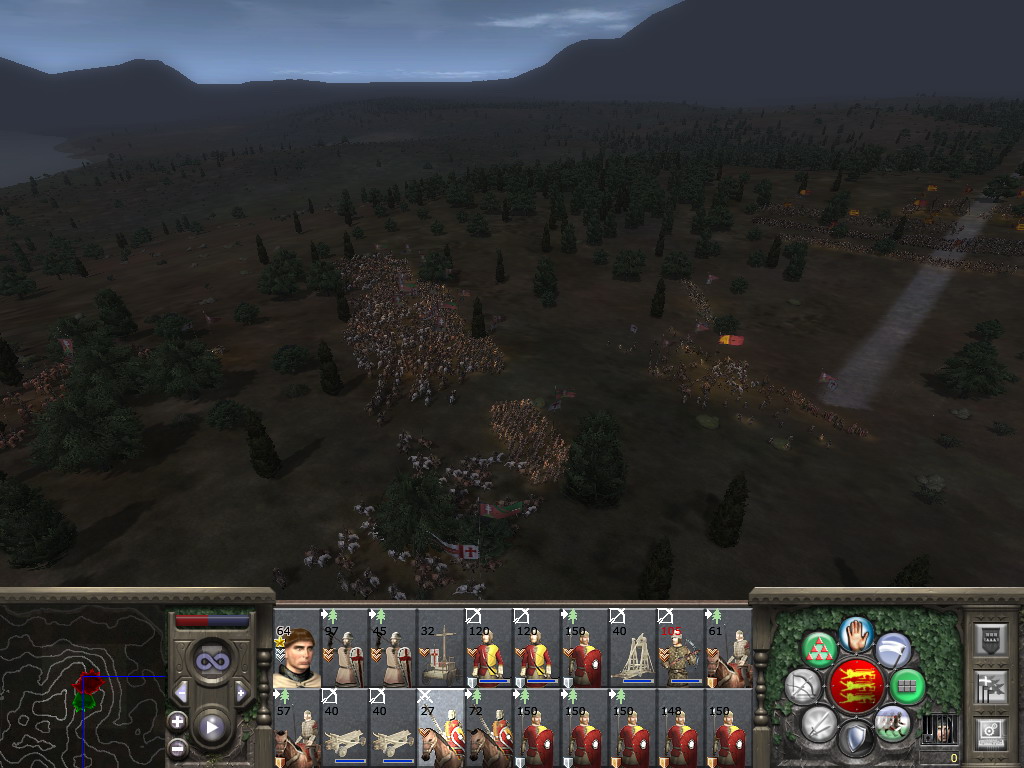Increase battle speed with the right arrow

pos(241,692)
